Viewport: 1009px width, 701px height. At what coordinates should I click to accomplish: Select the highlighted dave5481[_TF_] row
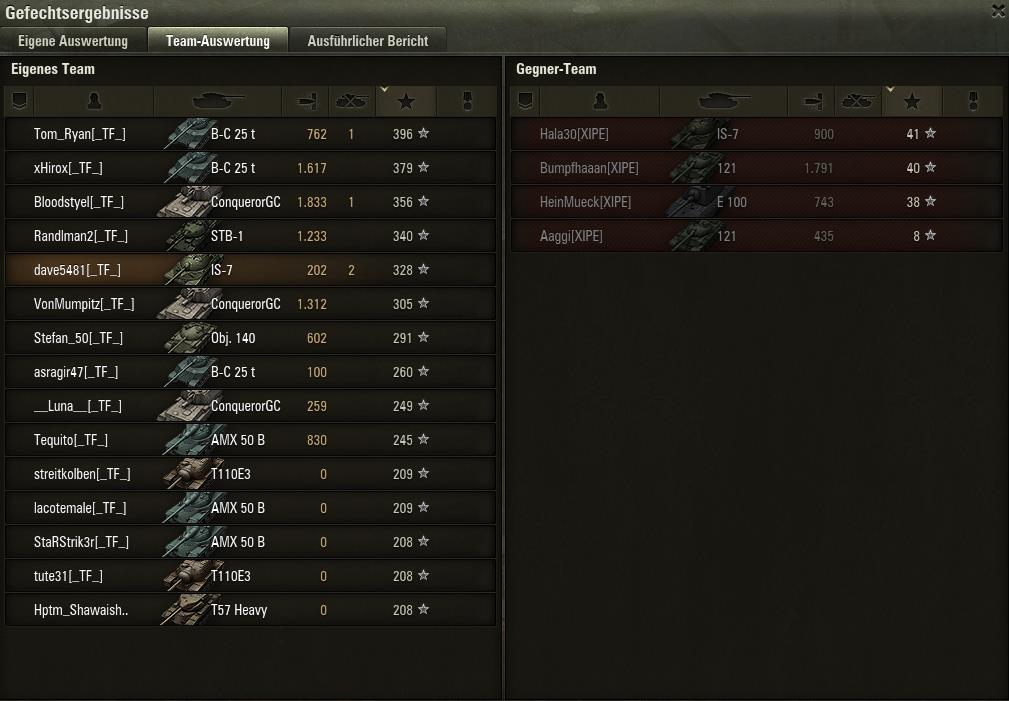click(250, 270)
